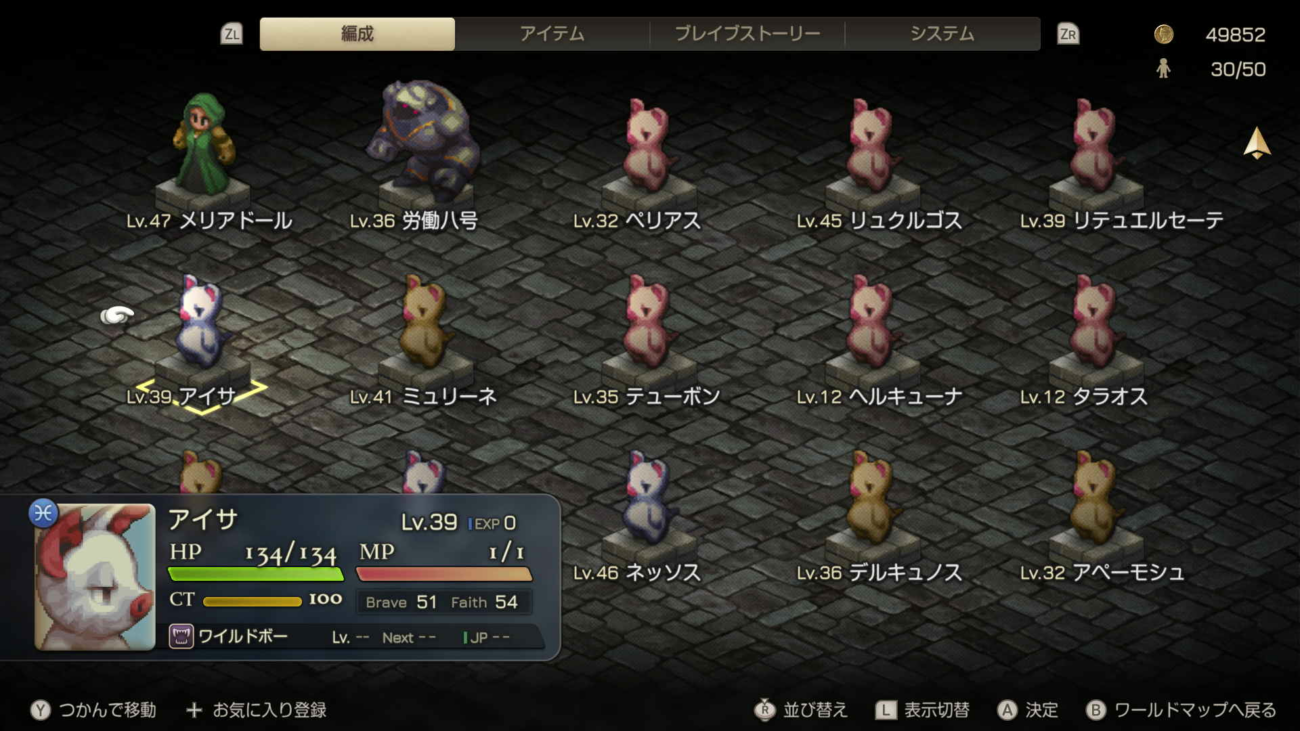Pick the ミュリーネ unit
This screenshot has width=1300, height=731.
(425, 327)
